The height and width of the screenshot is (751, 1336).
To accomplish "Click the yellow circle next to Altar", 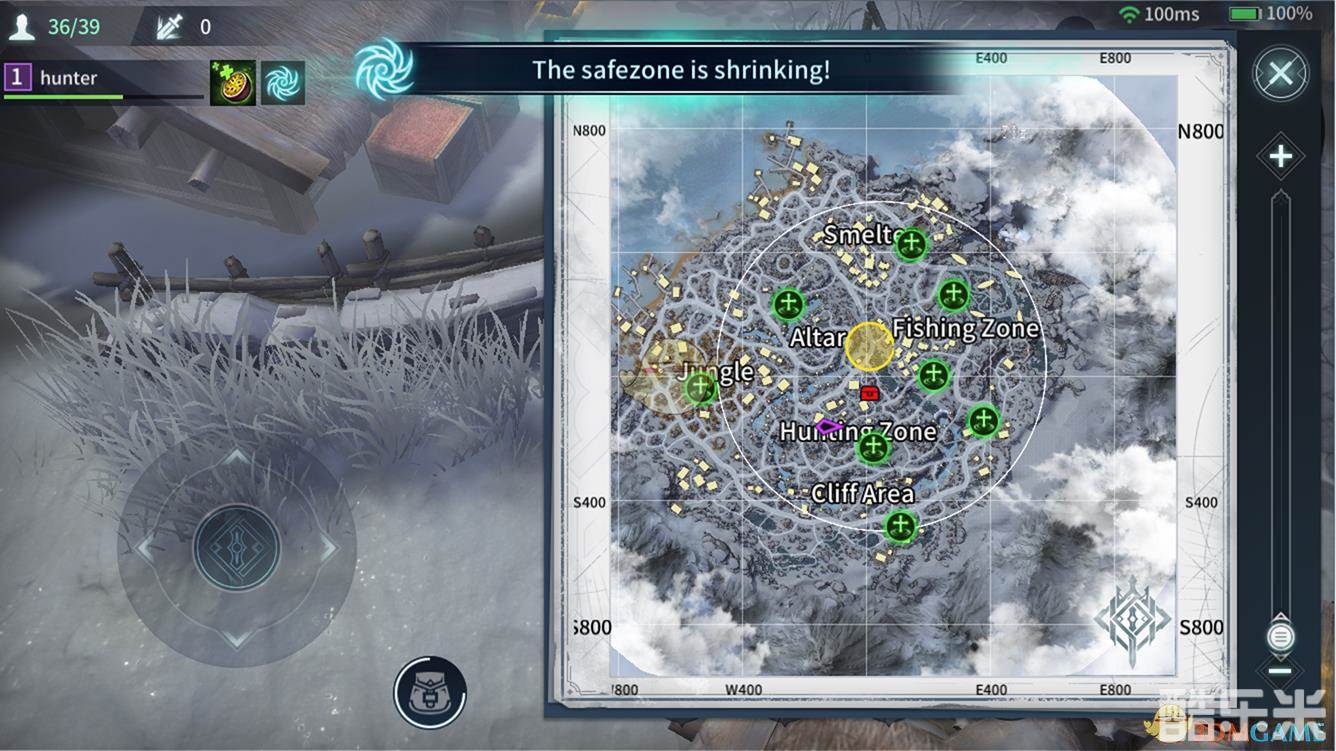I will 869,347.
